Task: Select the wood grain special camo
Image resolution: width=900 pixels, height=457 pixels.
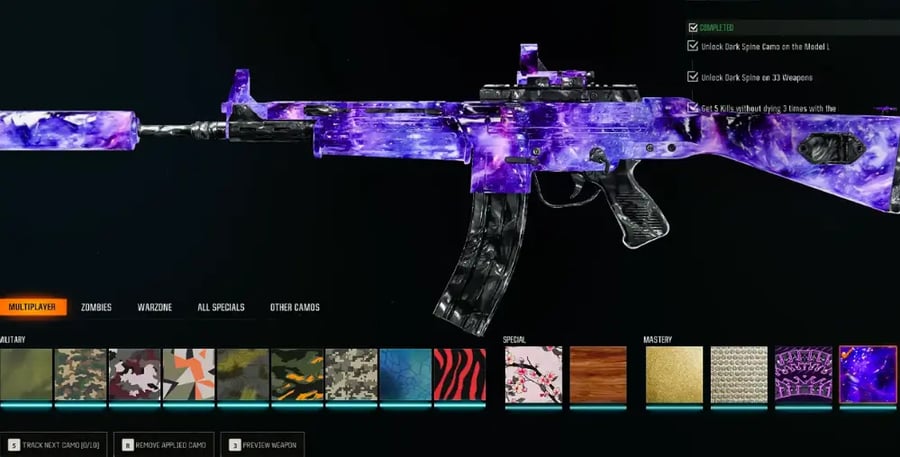Action: pyautogui.click(x=598, y=375)
